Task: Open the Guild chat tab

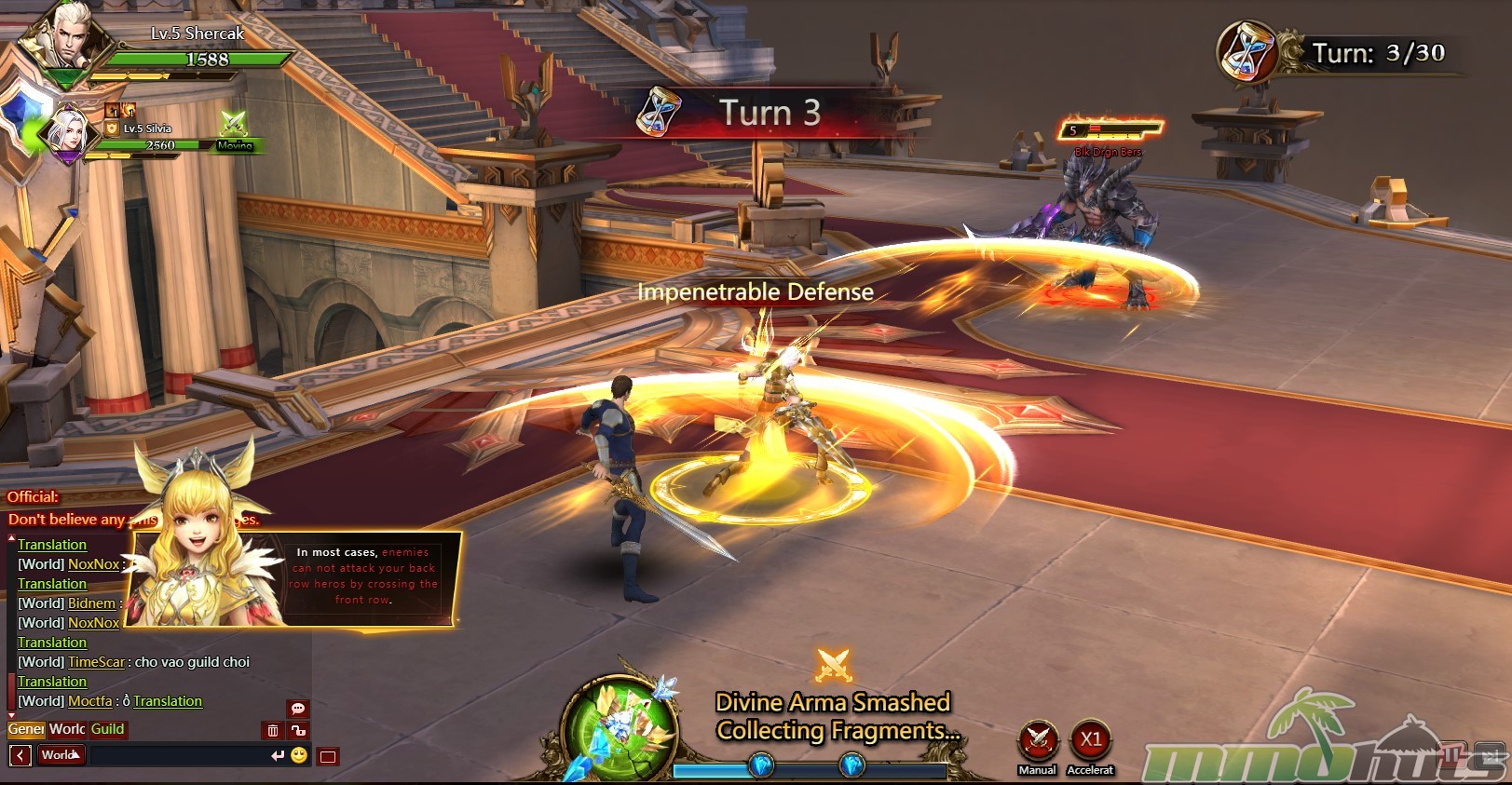Action: pyautogui.click(x=107, y=729)
